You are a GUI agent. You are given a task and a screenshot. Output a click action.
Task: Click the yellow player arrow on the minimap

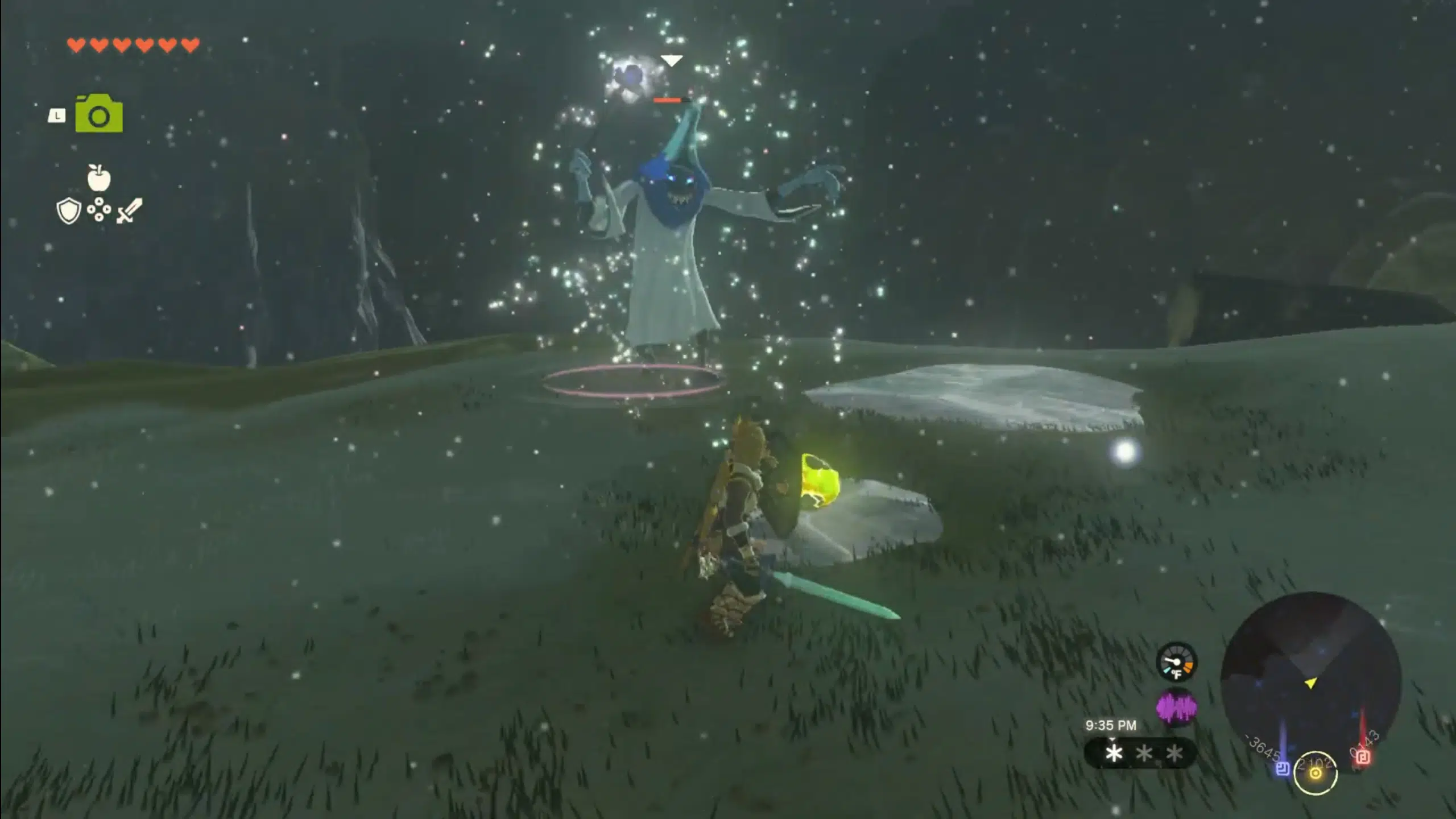pyautogui.click(x=1311, y=683)
